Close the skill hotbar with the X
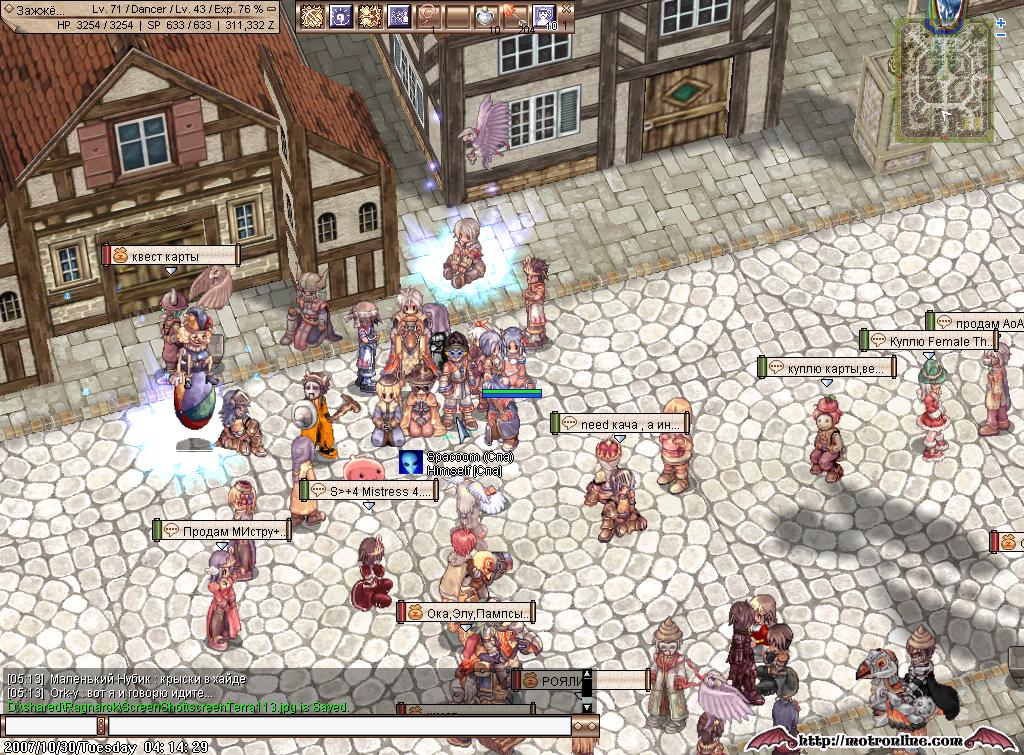 pyautogui.click(x=567, y=6)
